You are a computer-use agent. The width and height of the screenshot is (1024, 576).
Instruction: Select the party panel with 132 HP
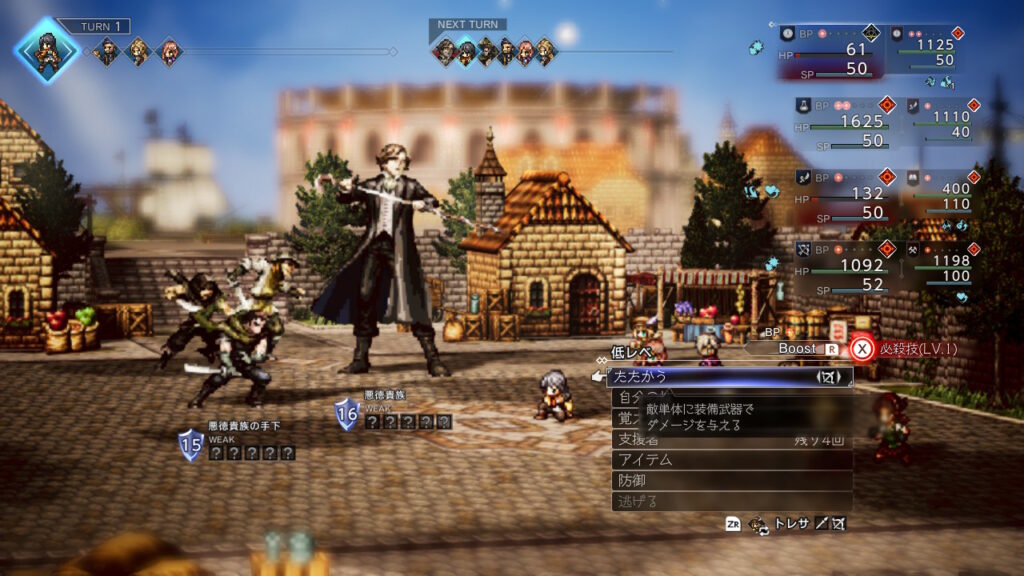tap(838, 193)
